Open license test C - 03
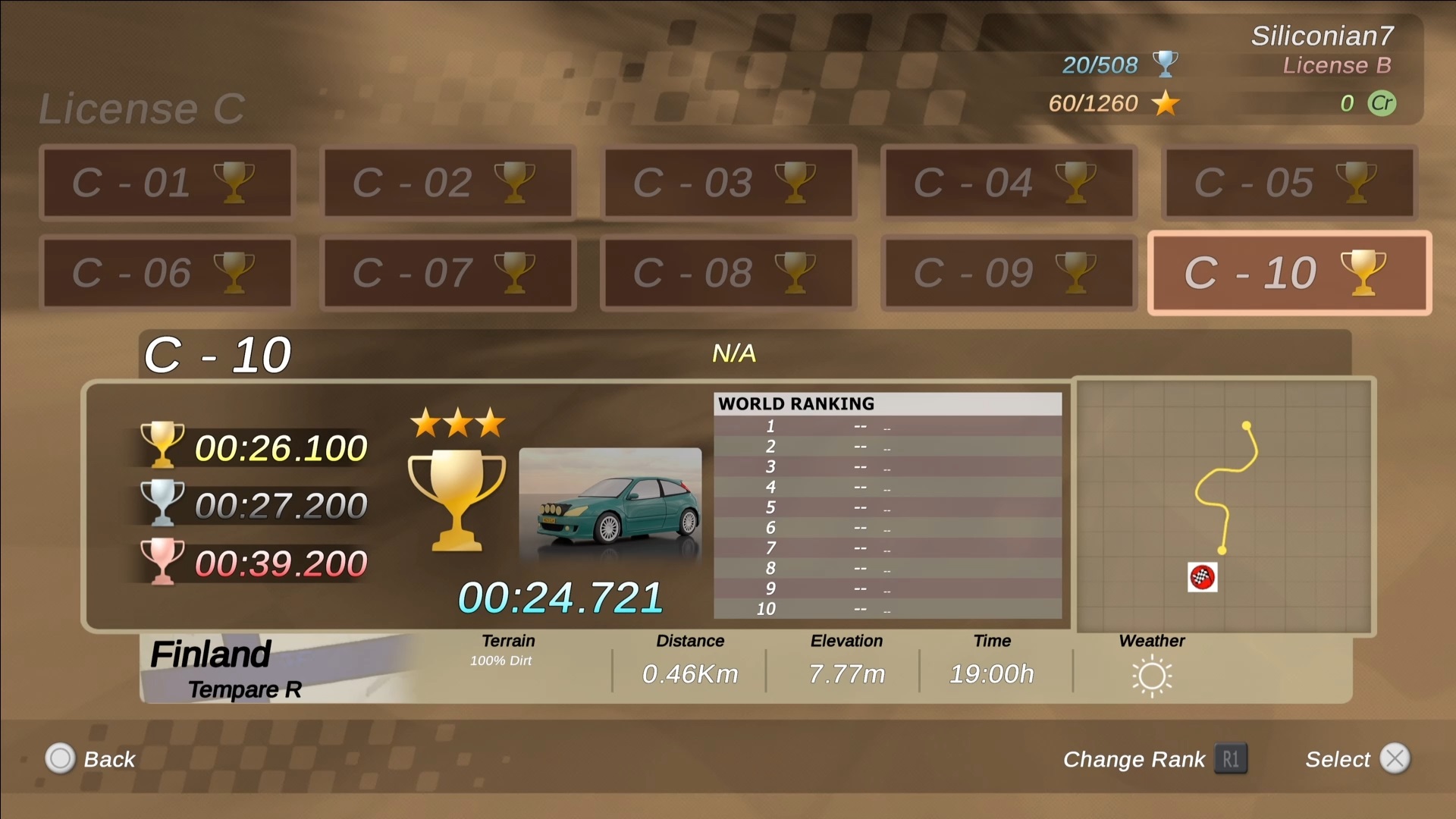Viewport: 1456px width, 819px height. click(x=729, y=183)
